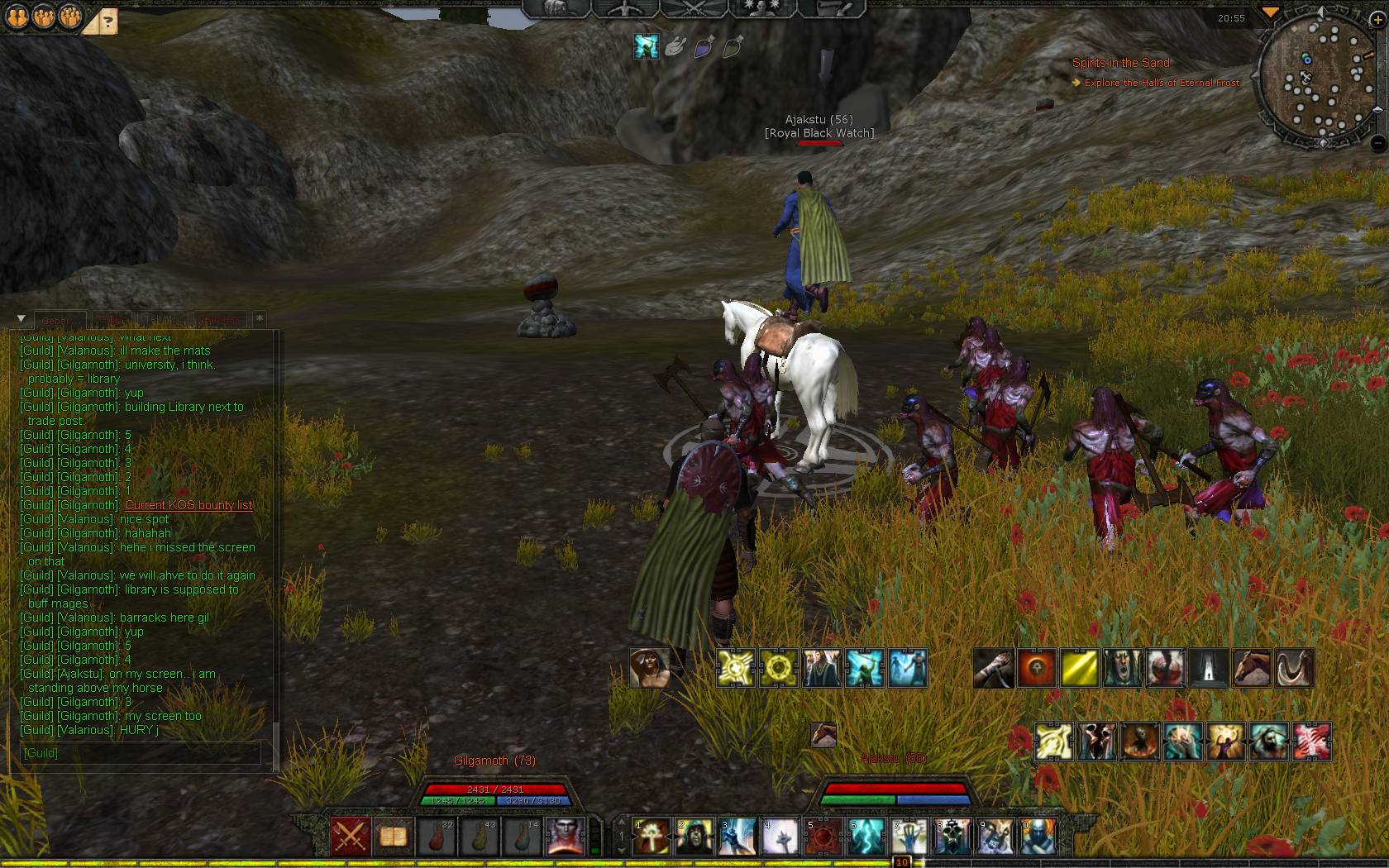Screen dimensions: 1389x868
Task: Click the Guild chat input field
Action: point(141,753)
